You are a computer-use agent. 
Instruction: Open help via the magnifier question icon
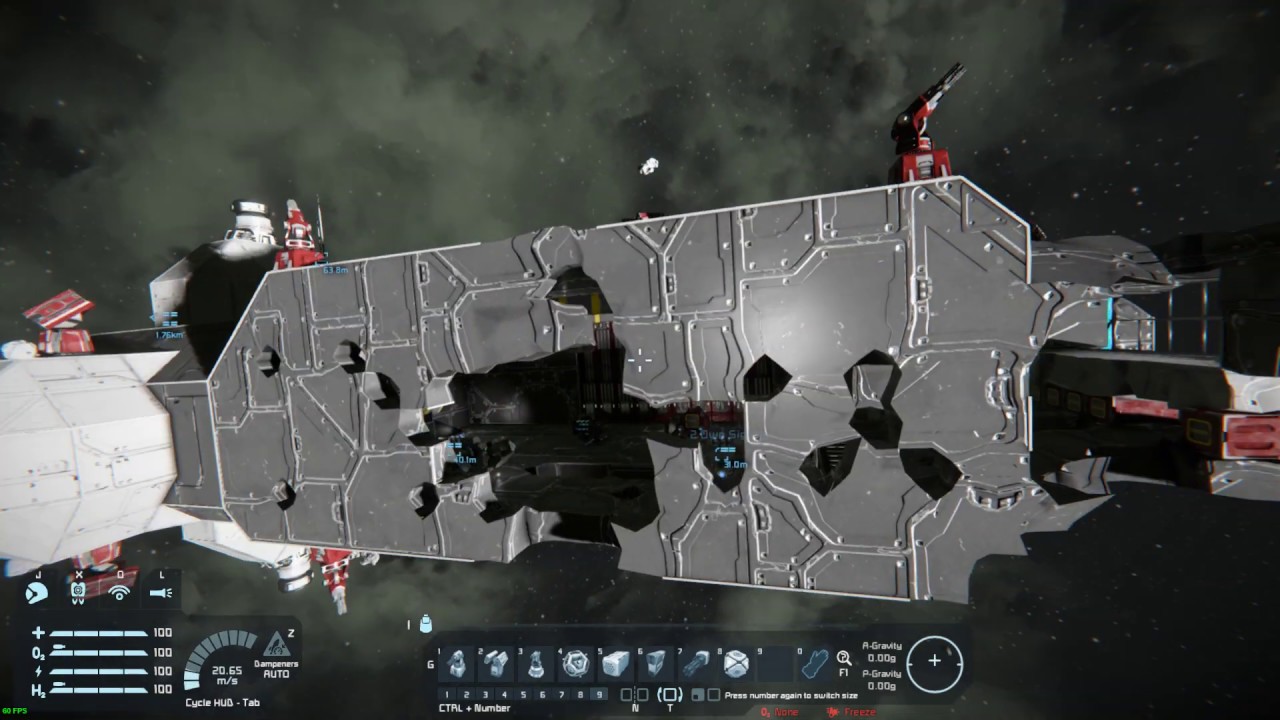click(x=844, y=658)
